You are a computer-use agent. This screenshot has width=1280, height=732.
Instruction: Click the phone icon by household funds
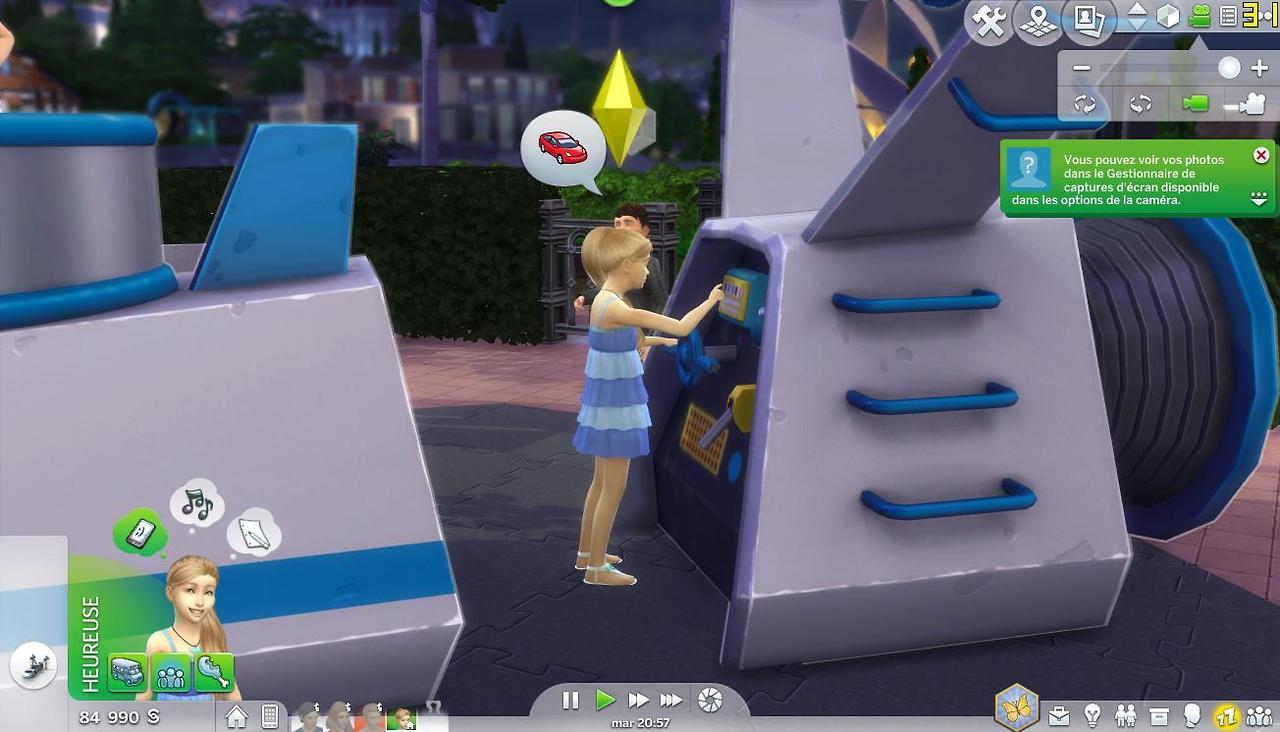(x=269, y=716)
